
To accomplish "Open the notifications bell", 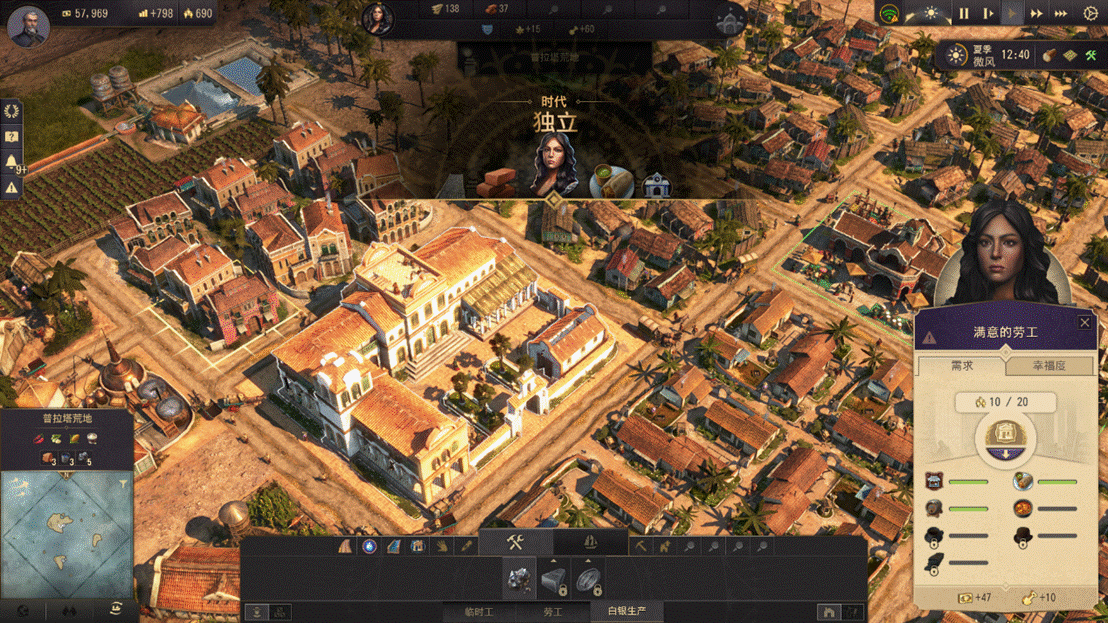I will [x=12, y=162].
